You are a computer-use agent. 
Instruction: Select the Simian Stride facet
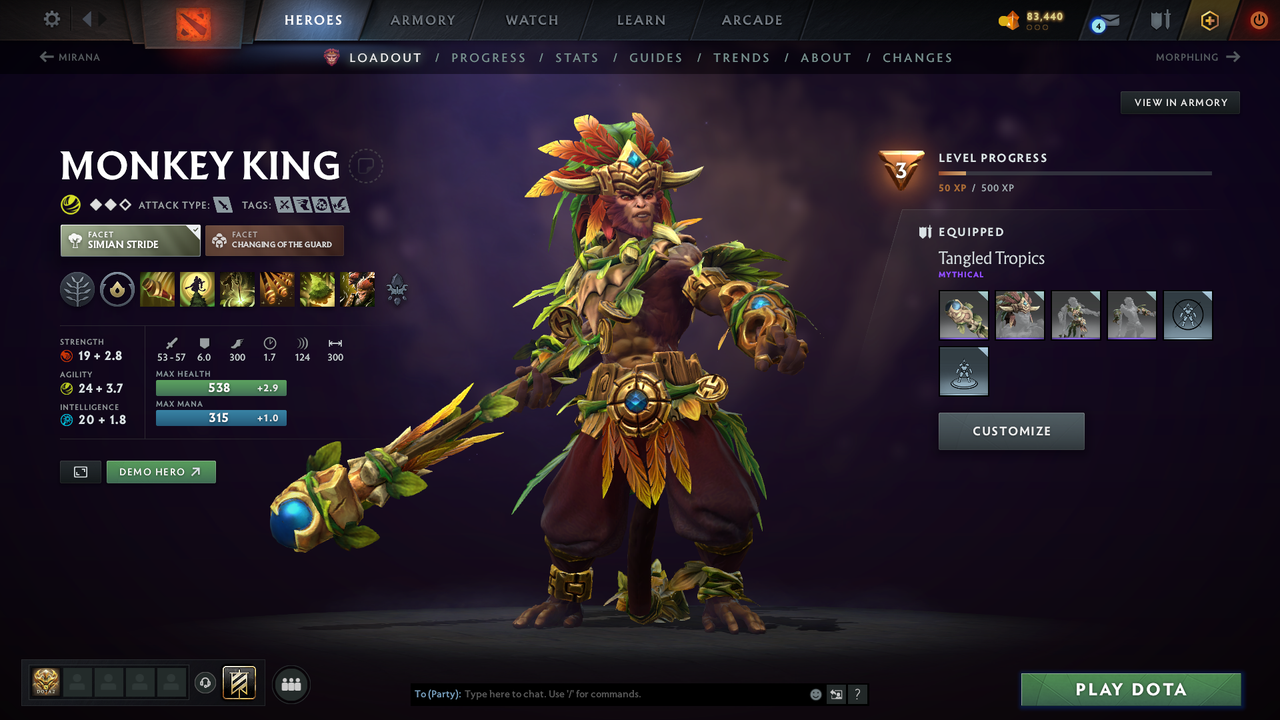(129, 240)
